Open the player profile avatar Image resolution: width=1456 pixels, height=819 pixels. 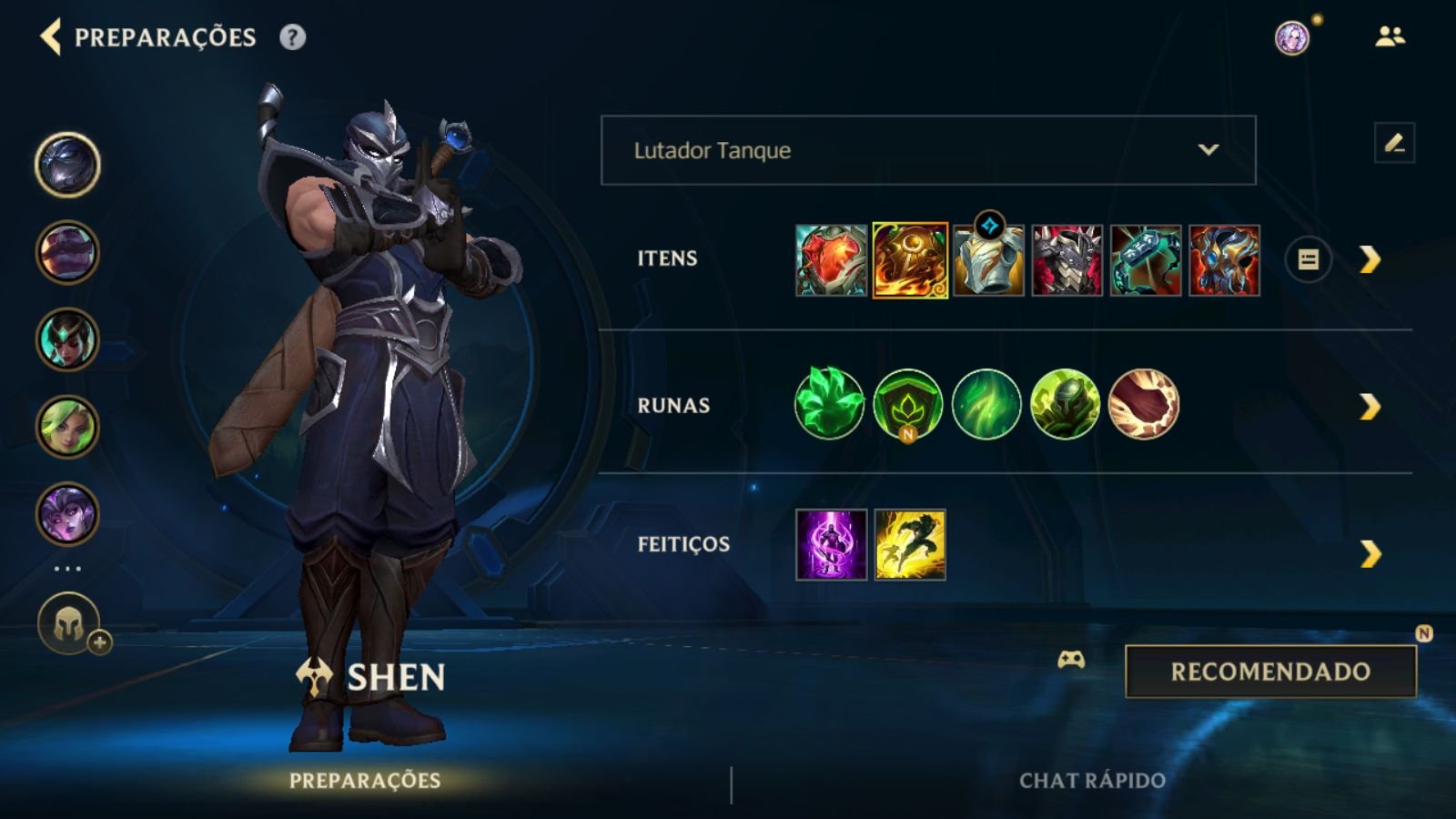pos(1291,37)
